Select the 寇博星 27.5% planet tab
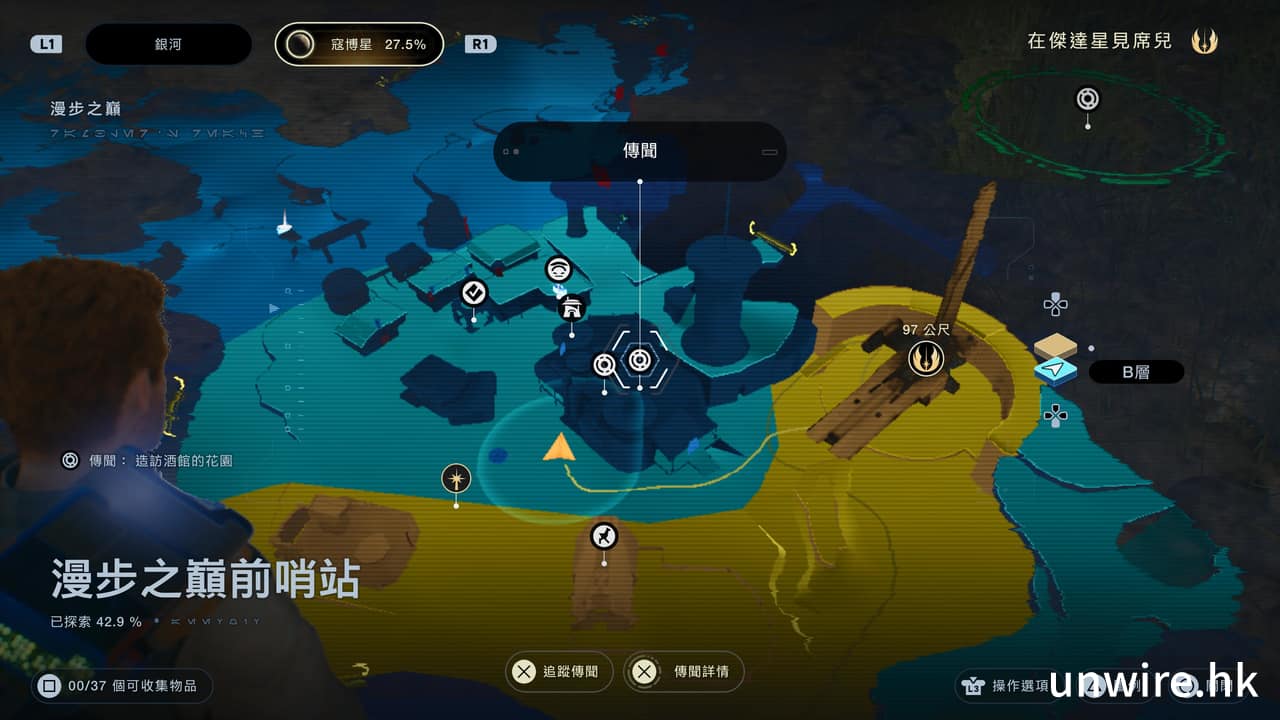Screen dimensions: 1280x720 point(359,44)
